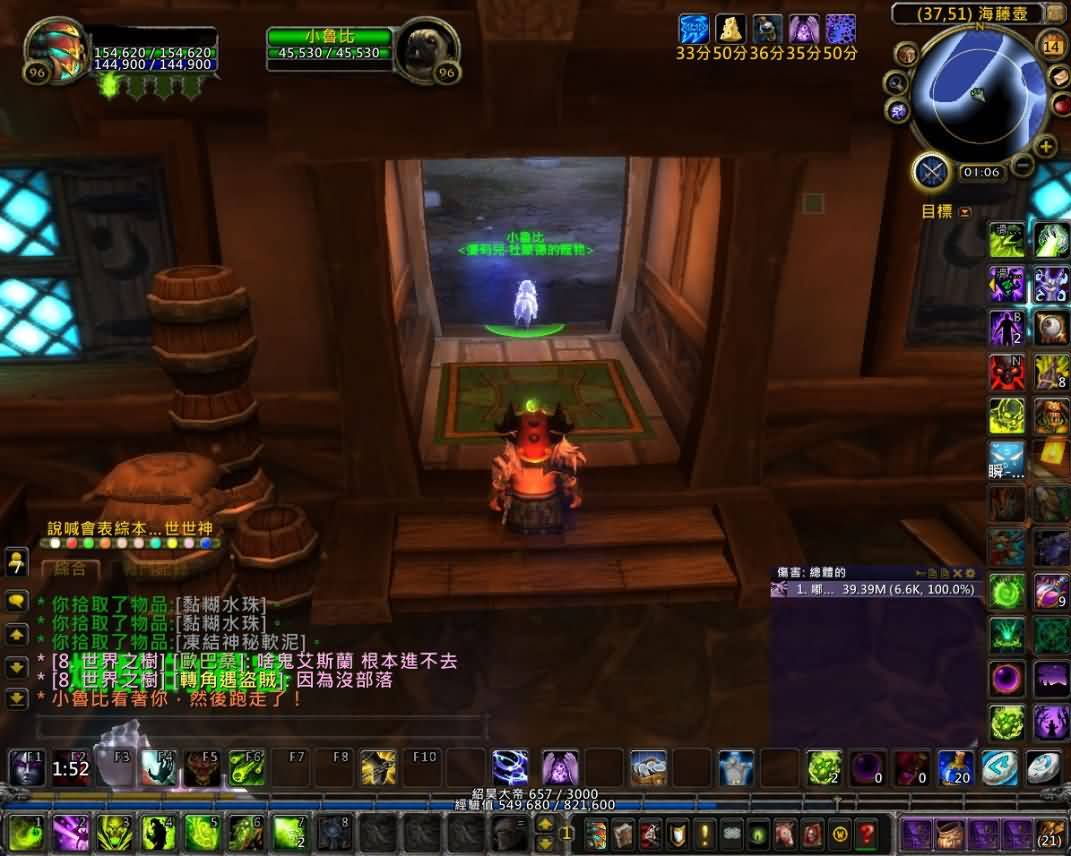Activate the action bar slot numbered 1
1071x856 pixels.
pos(26,832)
